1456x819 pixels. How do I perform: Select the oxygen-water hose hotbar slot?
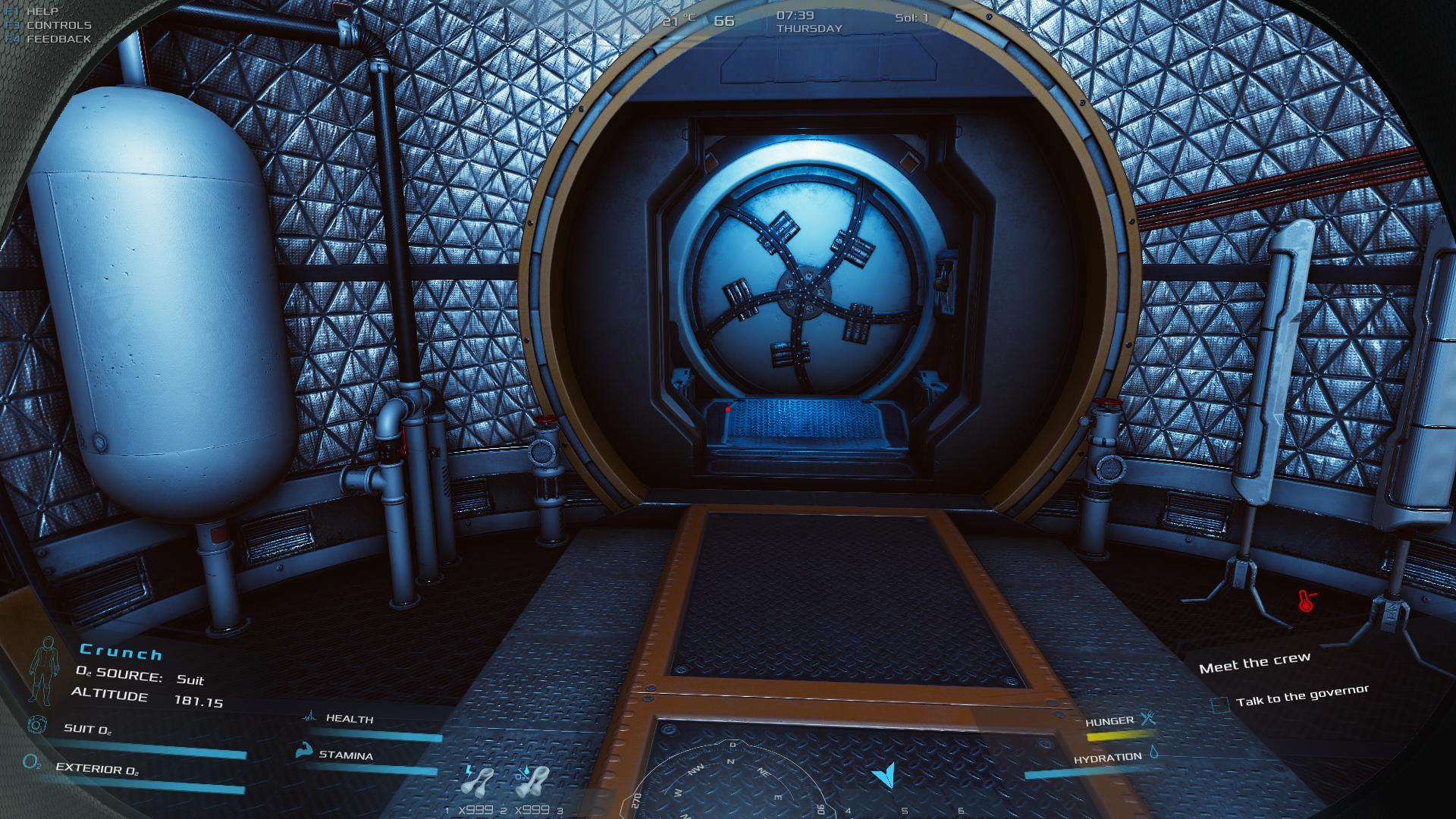point(531,783)
